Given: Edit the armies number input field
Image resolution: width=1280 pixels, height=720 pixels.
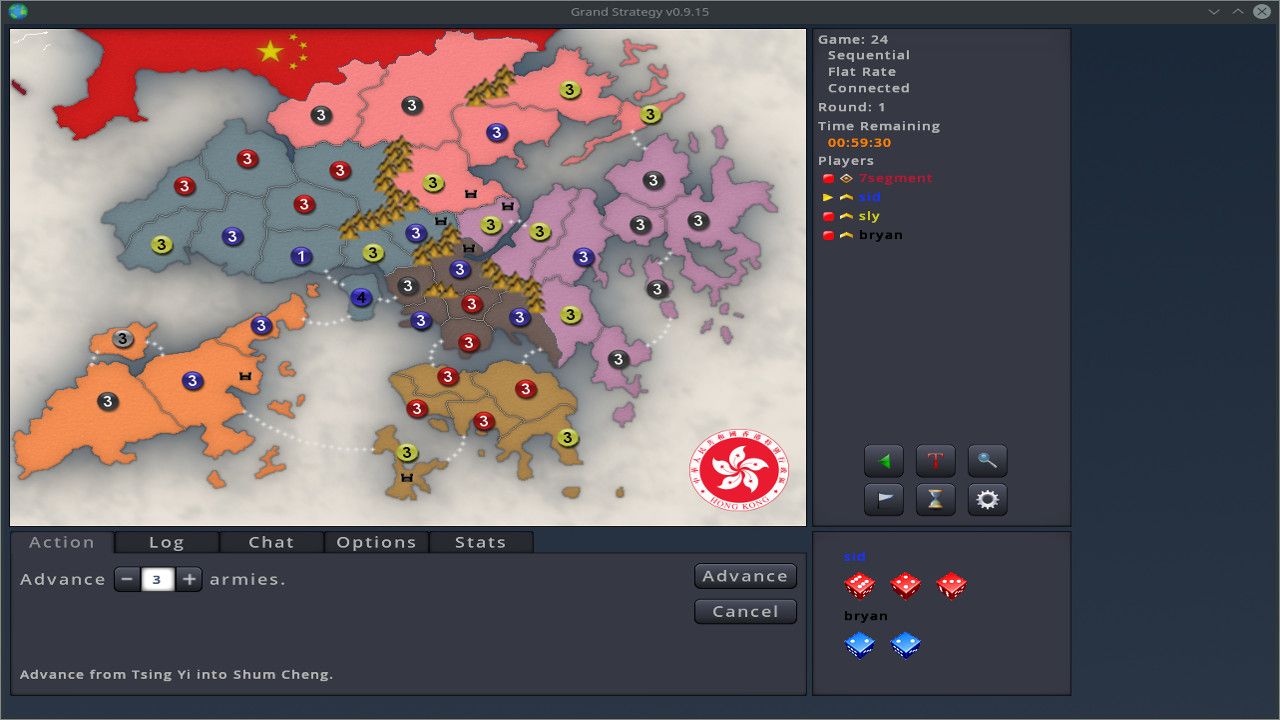Looking at the screenshot, I should pyautogui.click(x=158, y=578).
